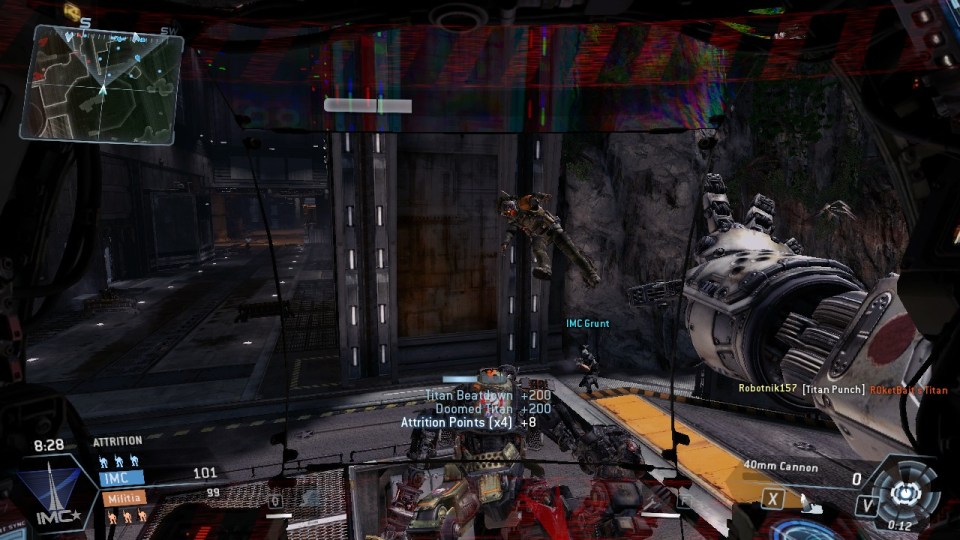The height and width of the screenshot is (540, 960).
Task: Activate the circular Titan core ability icon
Action: click(x=905, y=493)
